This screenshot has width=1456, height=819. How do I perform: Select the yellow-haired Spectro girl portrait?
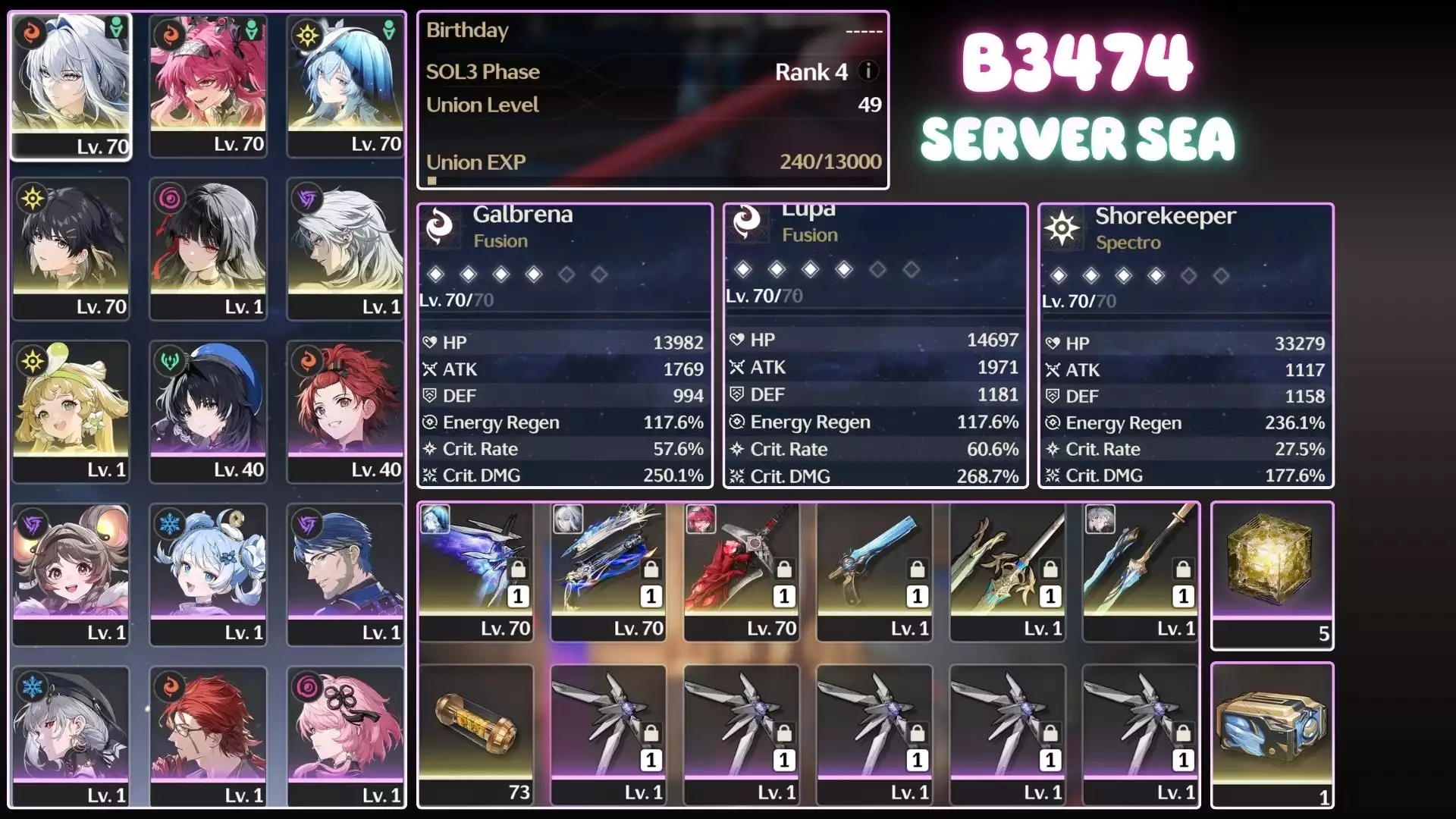click(x=71, y=411)
